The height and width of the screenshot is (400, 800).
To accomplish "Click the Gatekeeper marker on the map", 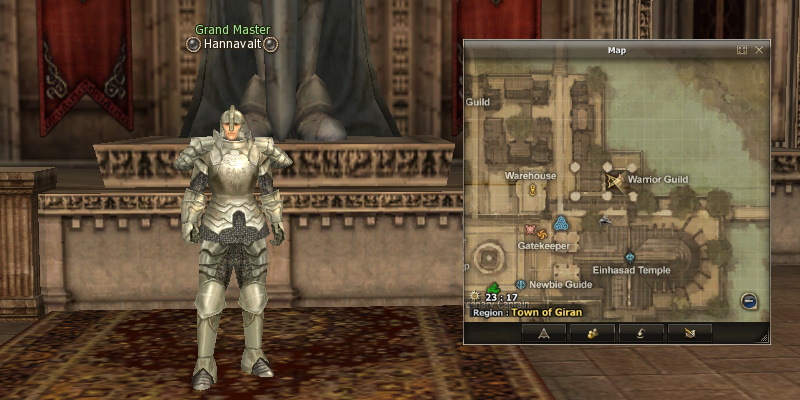I will pos(561,223).
